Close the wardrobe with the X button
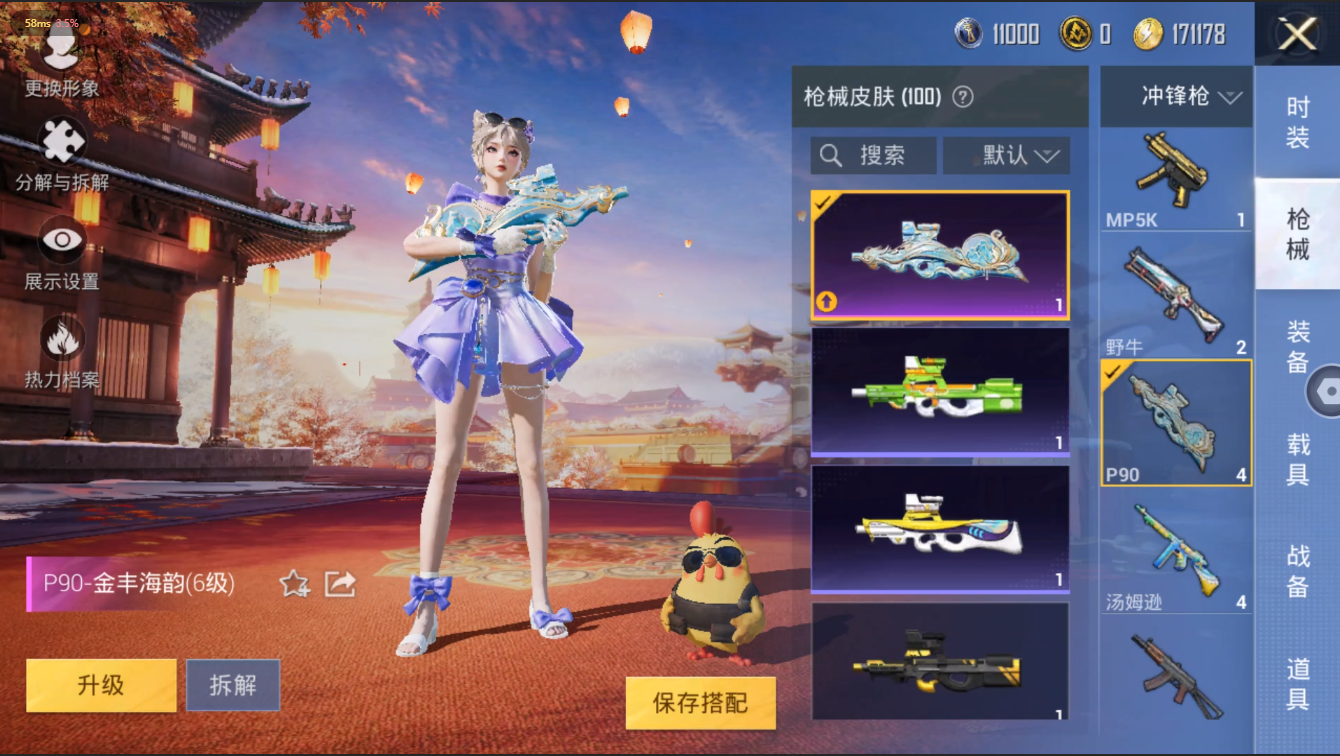 click(x=1297, y=35)
